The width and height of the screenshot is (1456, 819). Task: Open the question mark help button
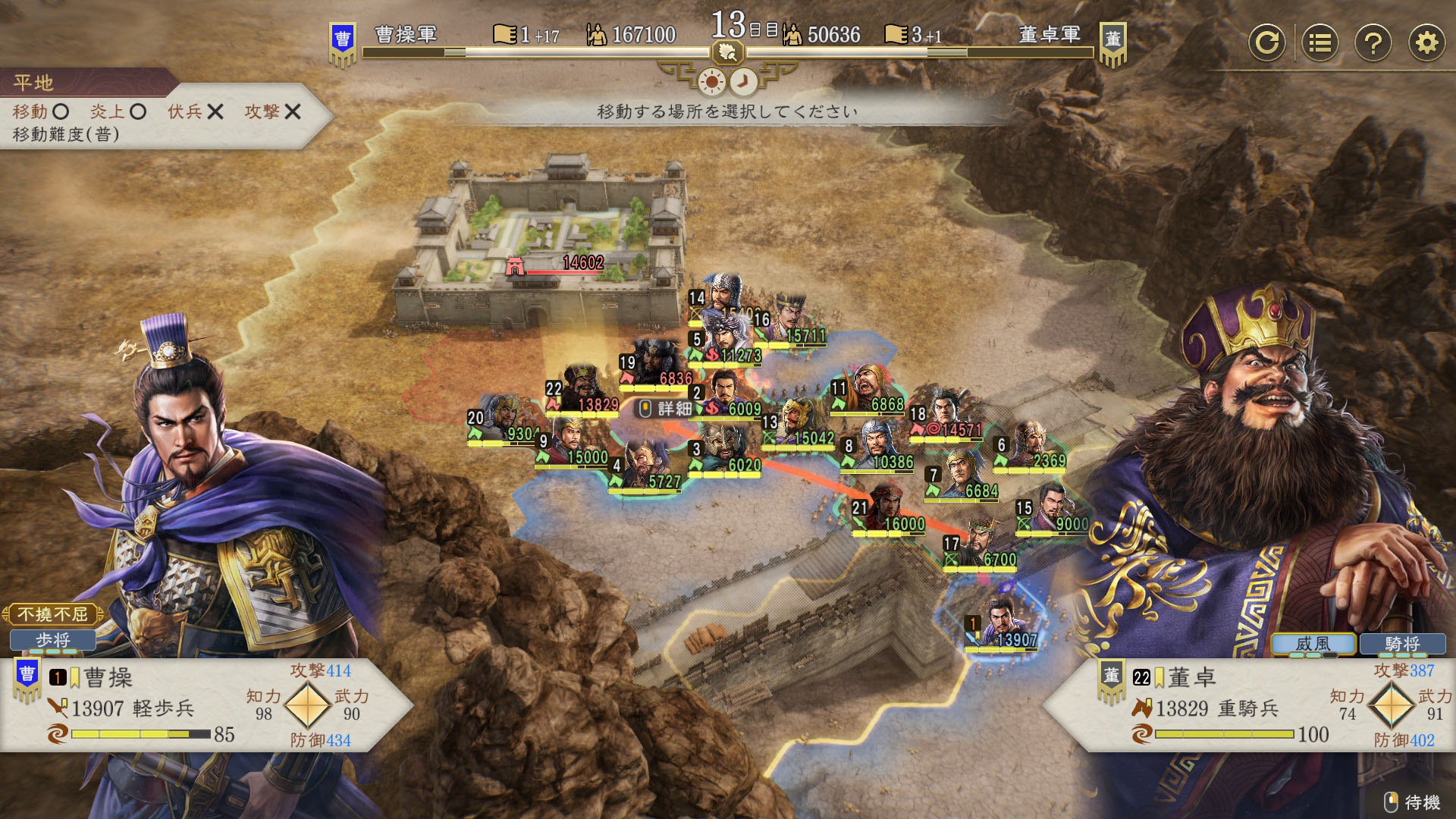tap(1373, 42)
